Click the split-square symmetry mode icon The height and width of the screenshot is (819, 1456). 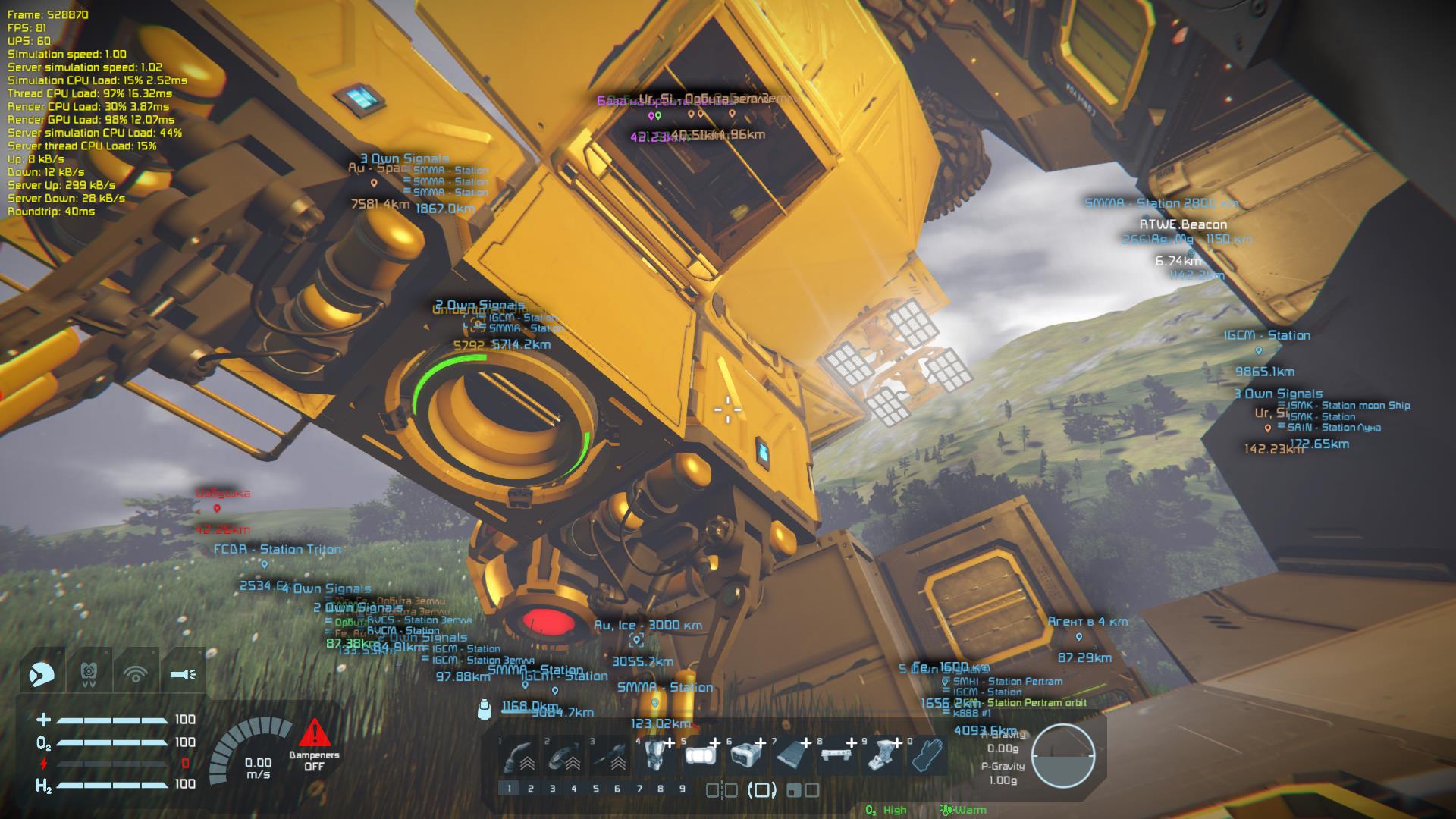tap(721, 790)
